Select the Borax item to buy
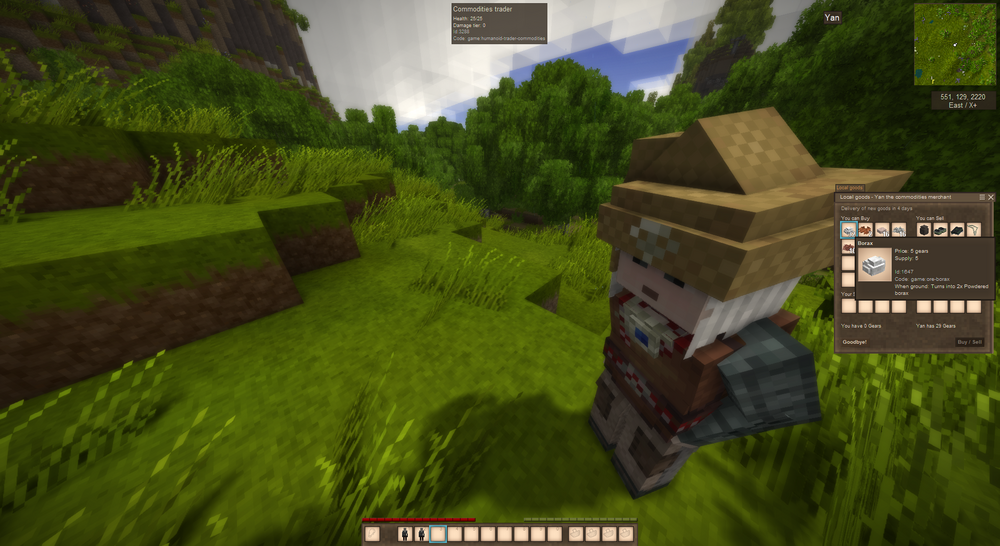 pos(848,230)
